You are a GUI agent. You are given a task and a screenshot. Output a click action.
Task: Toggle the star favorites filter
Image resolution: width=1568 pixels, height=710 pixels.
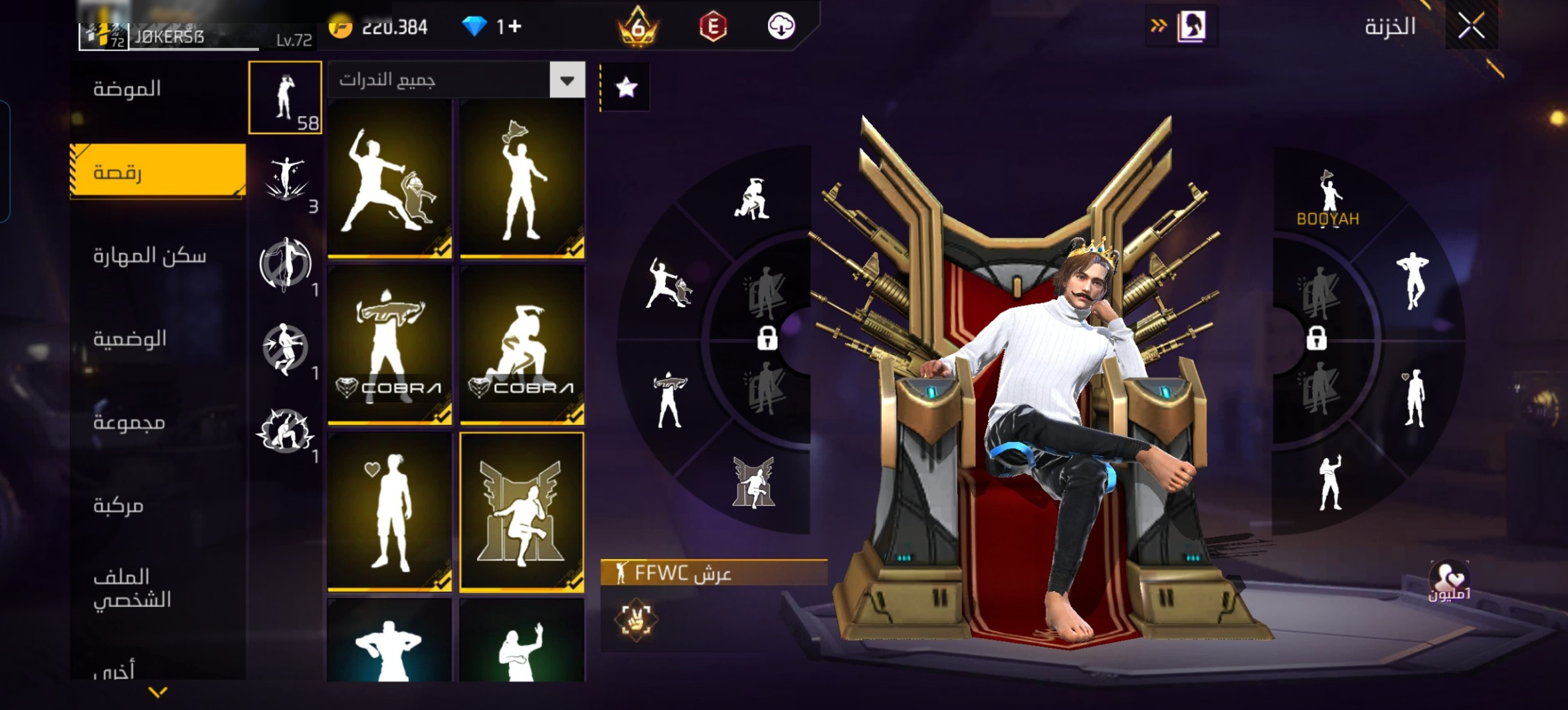pos(626,87)
